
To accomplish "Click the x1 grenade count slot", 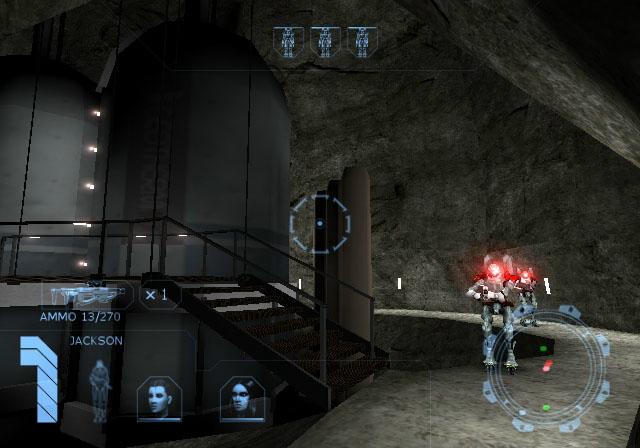I will pos(157,295).
